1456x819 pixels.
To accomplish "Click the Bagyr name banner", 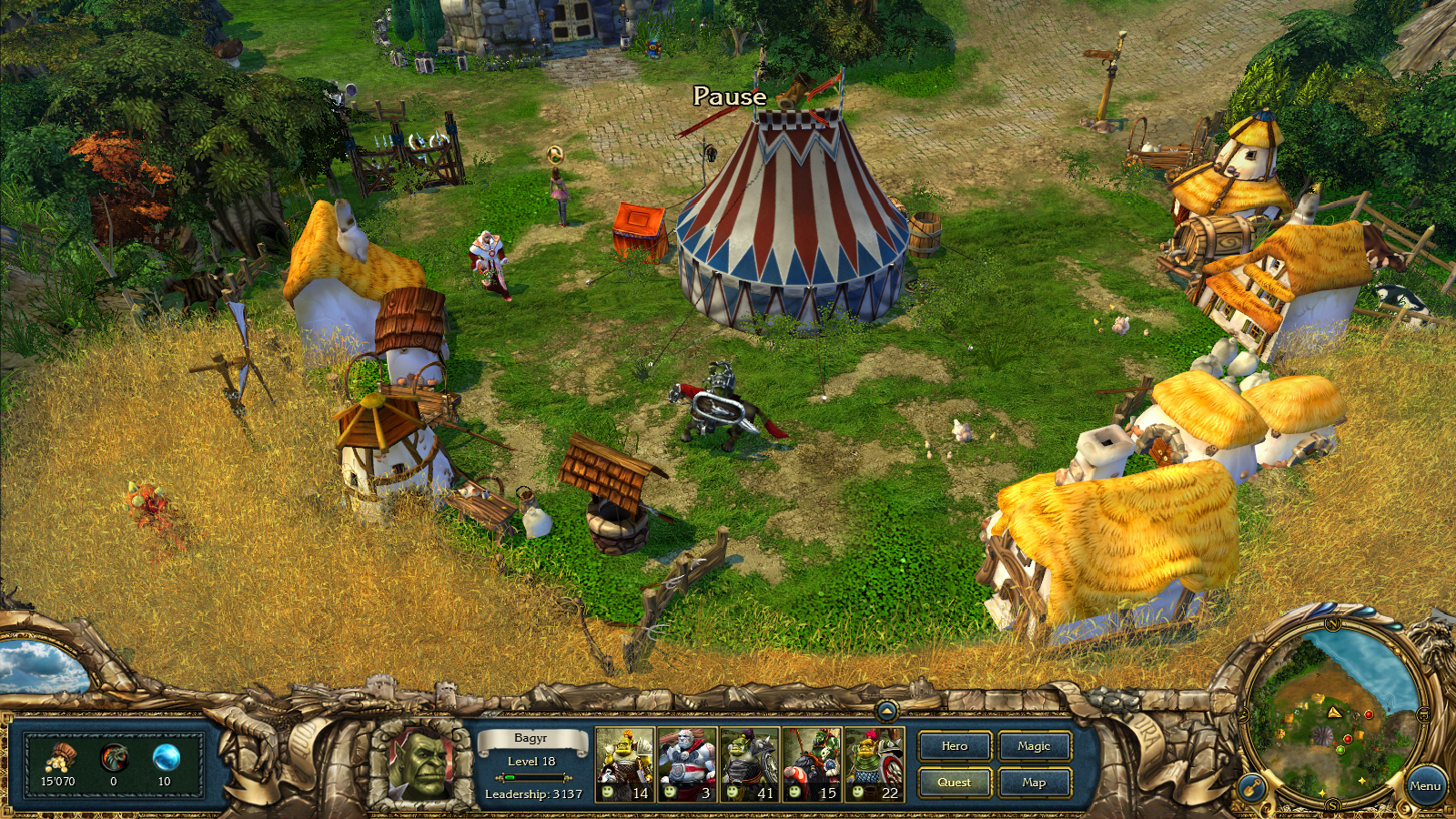I will coord(531,740).
